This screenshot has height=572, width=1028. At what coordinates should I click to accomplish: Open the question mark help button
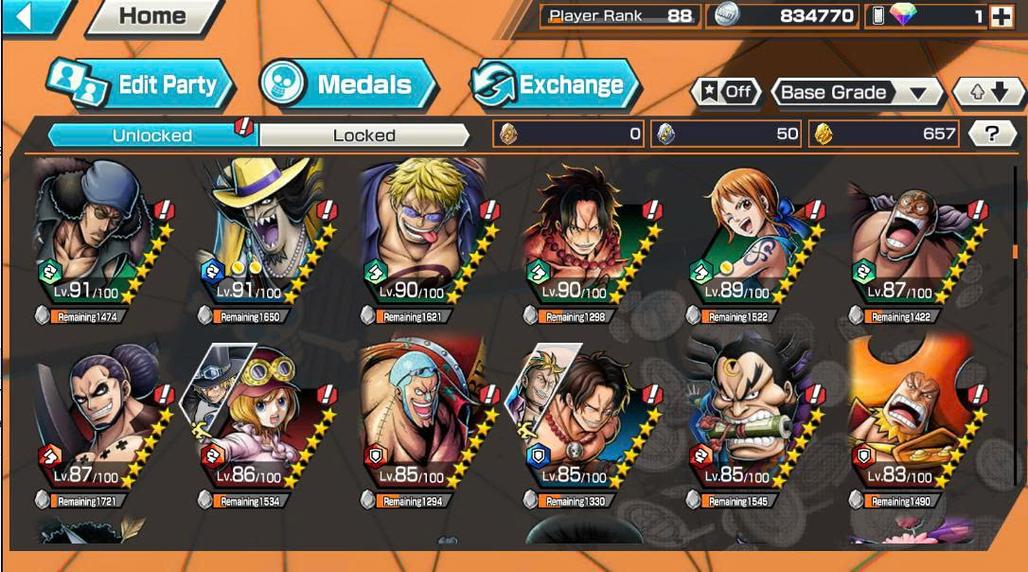(992, 133)
